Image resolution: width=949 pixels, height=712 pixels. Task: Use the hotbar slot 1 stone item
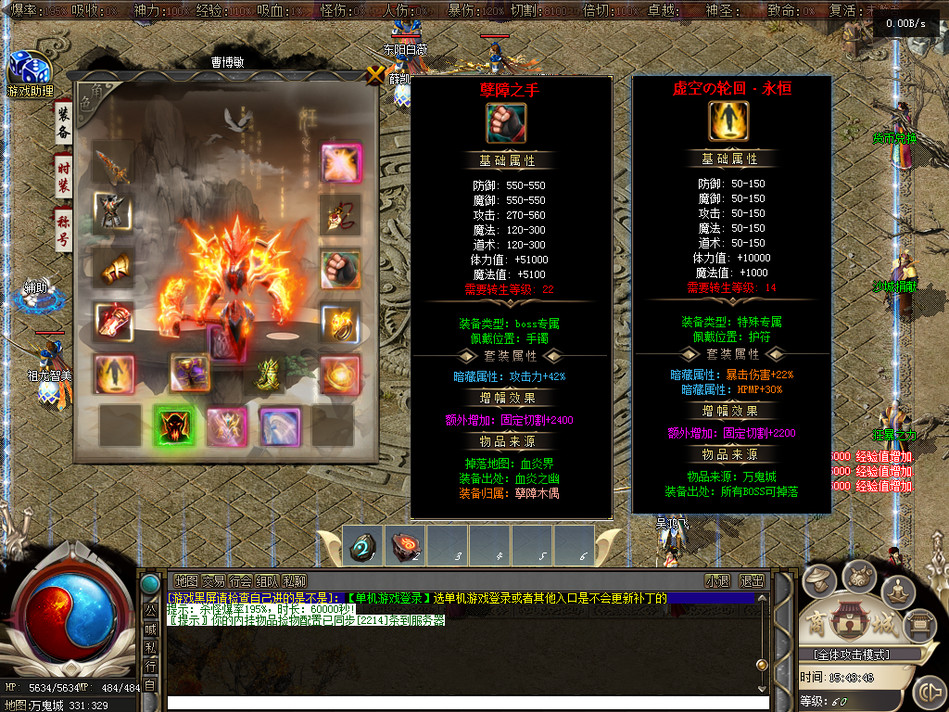click(x=361, y=546)
